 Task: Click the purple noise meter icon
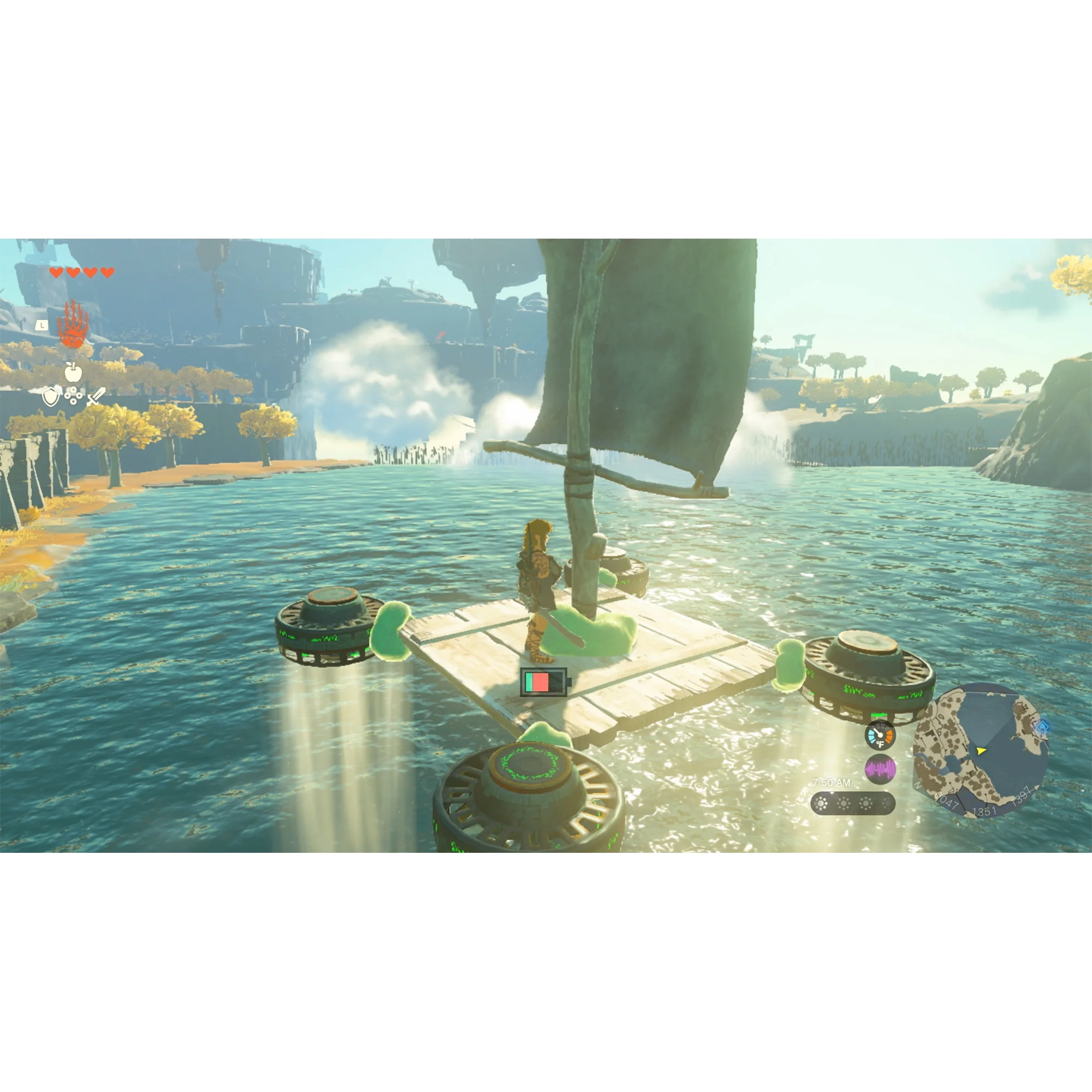pyautogui.click(x=881, y=769)
